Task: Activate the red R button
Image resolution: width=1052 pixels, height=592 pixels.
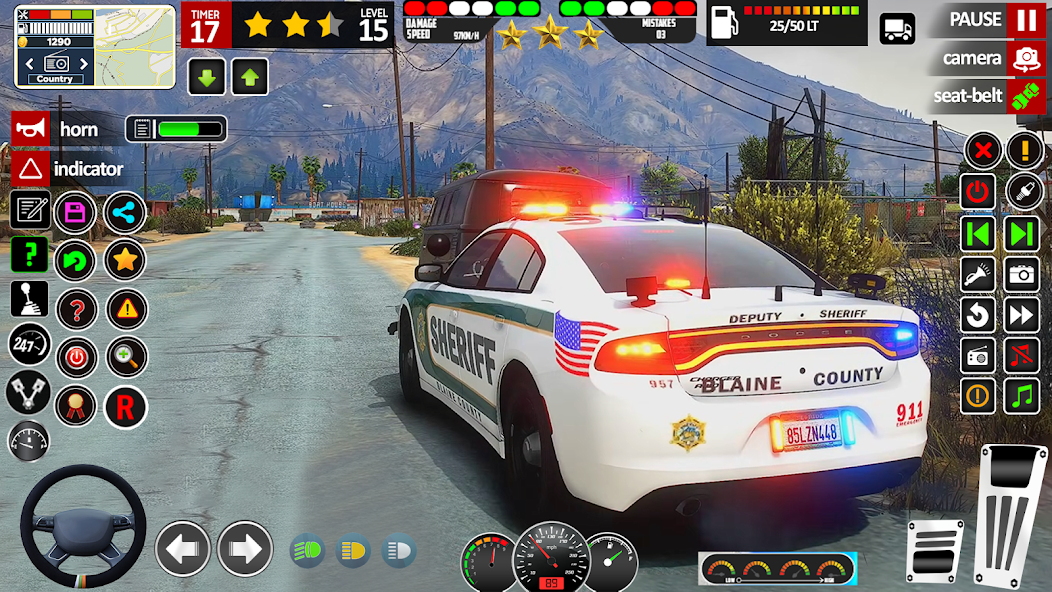Action: 125,407
